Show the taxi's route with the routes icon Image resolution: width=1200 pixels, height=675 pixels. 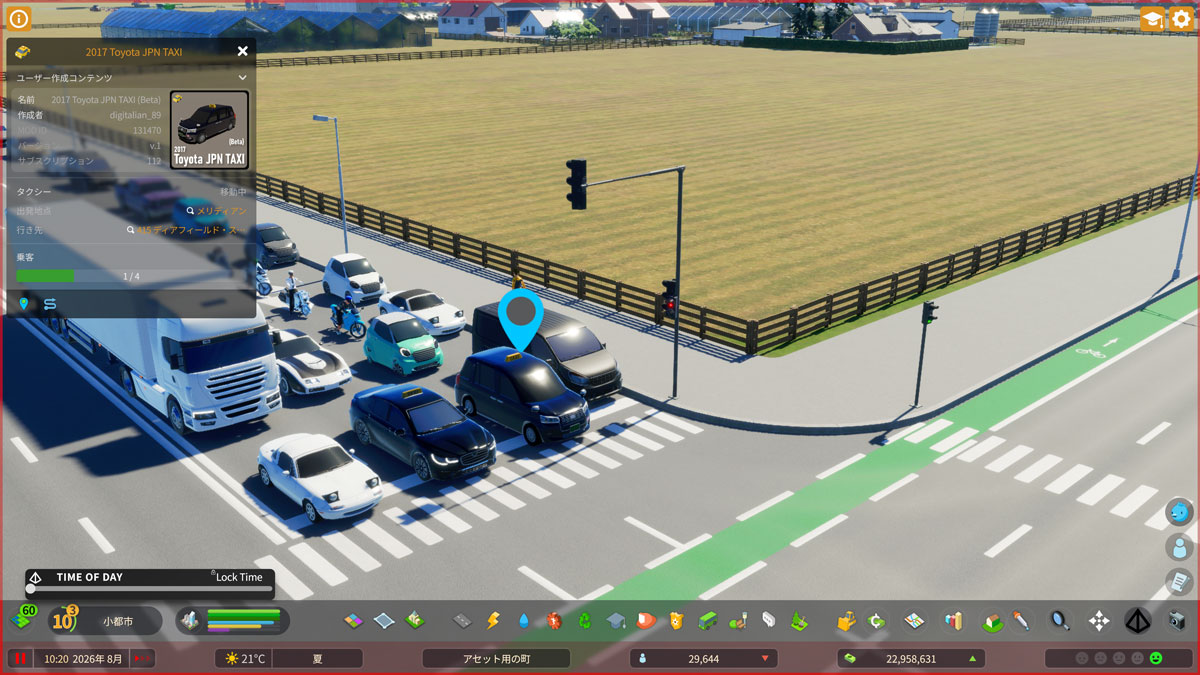(x=49, y=303)
